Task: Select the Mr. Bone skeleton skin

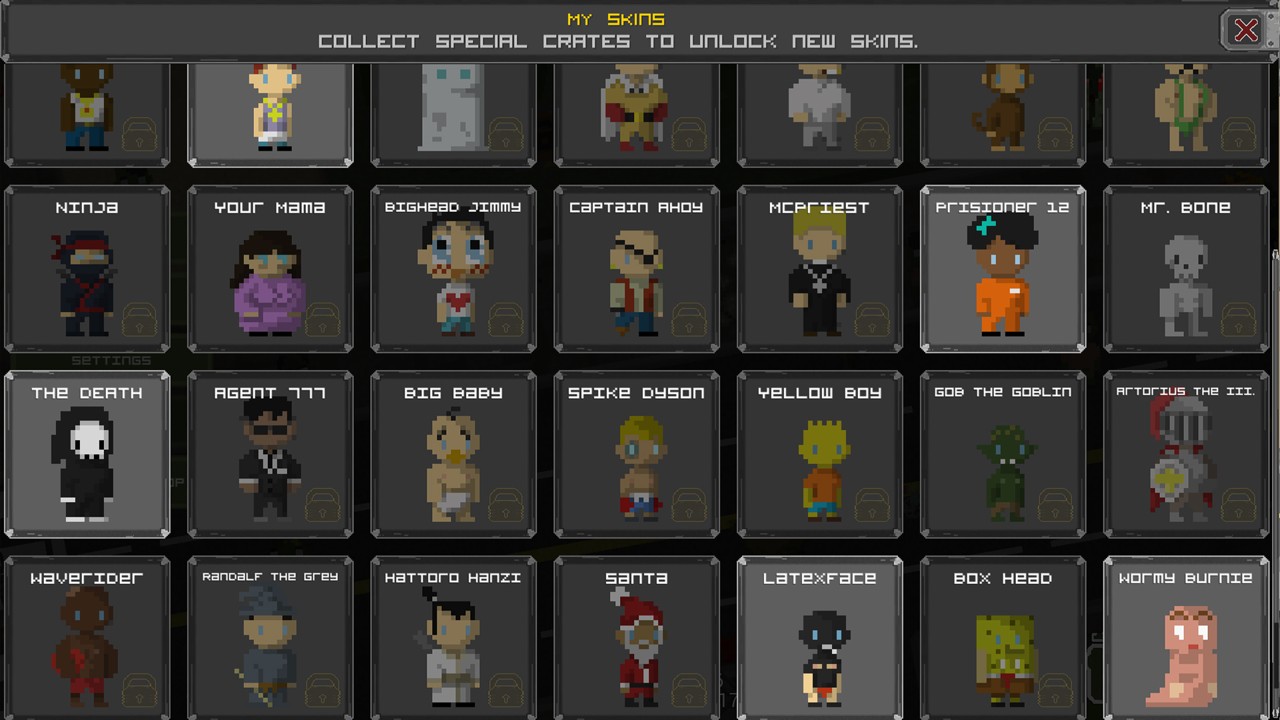Action: [1185, 269]
